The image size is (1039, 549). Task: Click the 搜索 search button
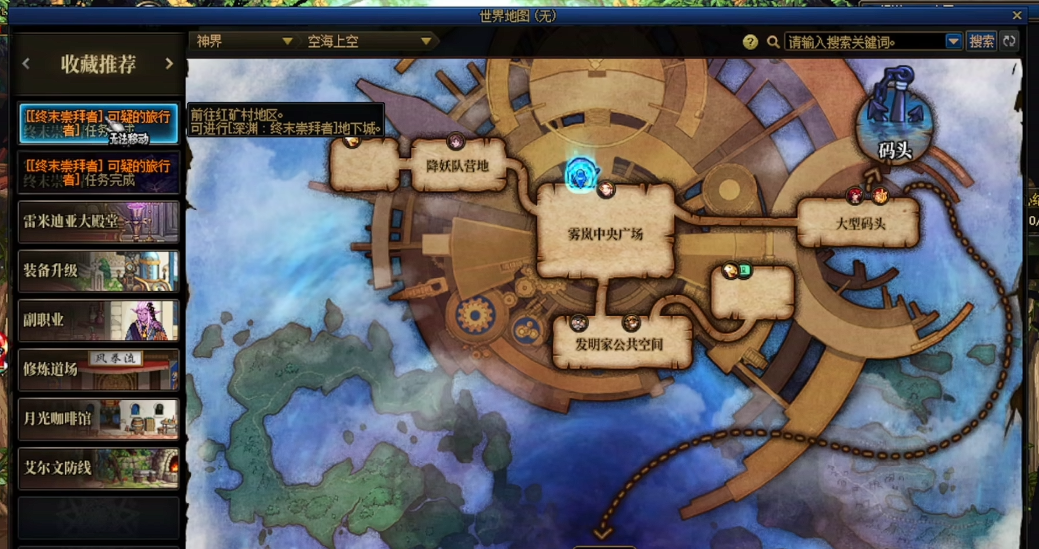pyautogui.click(x=982, y=42)
